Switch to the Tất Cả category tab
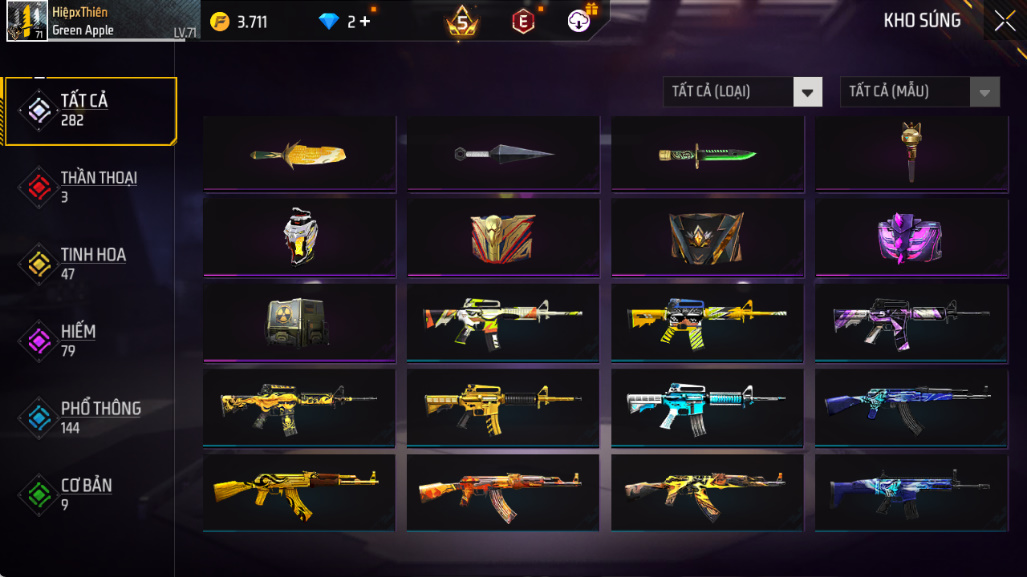1027x577 pixels. [90, 110]
